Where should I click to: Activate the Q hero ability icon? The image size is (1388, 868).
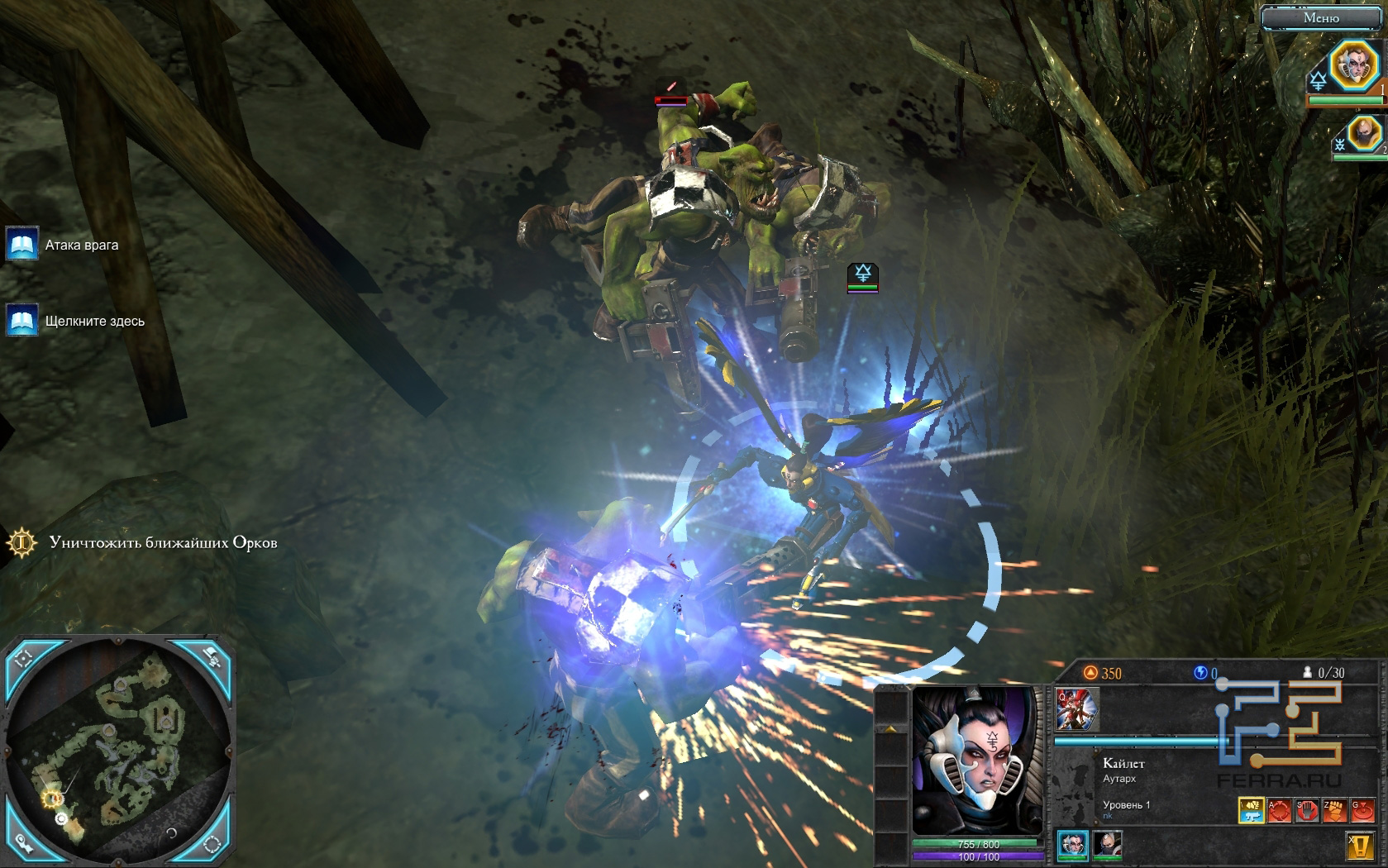point(1076,710)
